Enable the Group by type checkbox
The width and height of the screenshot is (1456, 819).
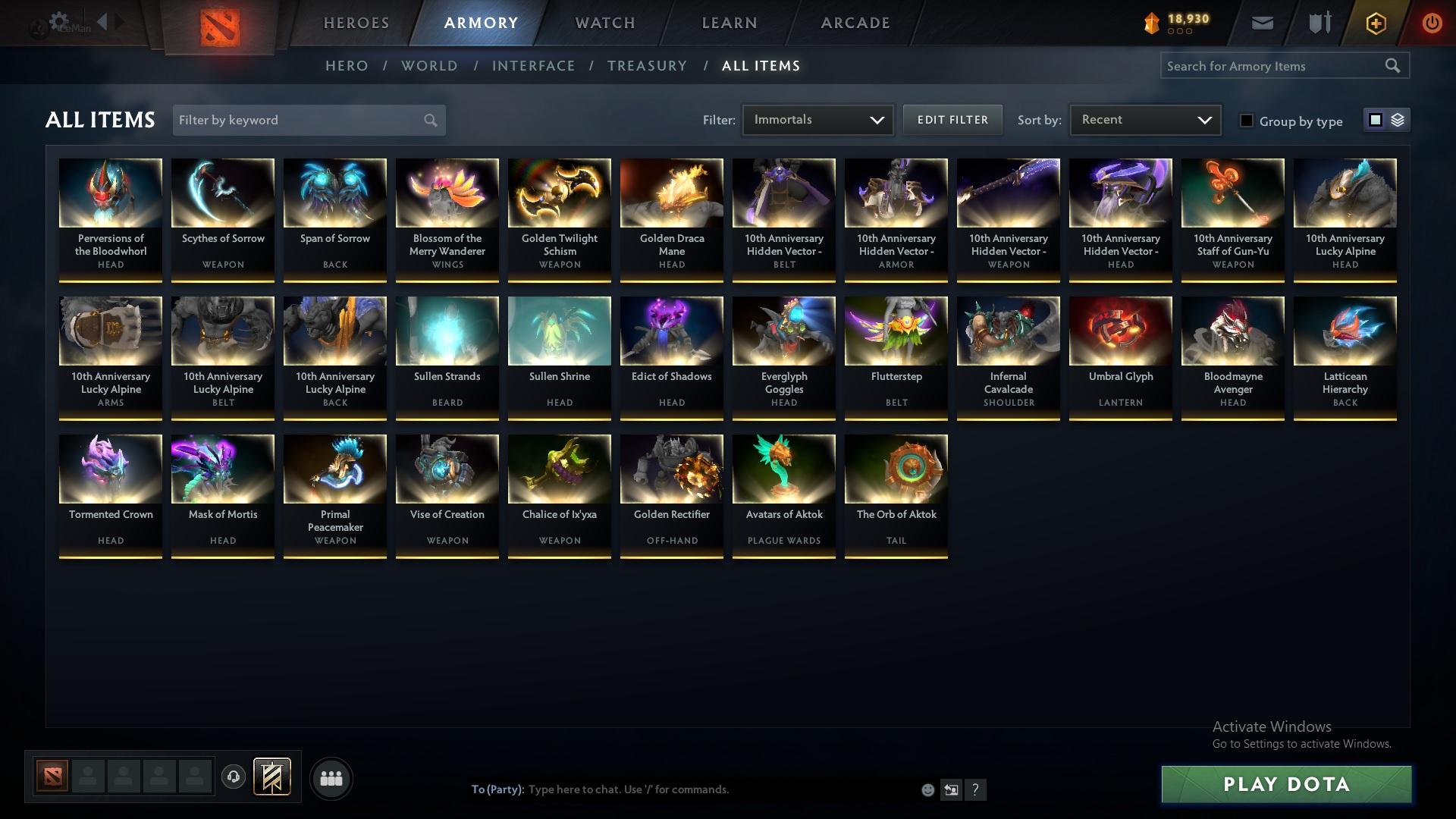pos(1247,121)
